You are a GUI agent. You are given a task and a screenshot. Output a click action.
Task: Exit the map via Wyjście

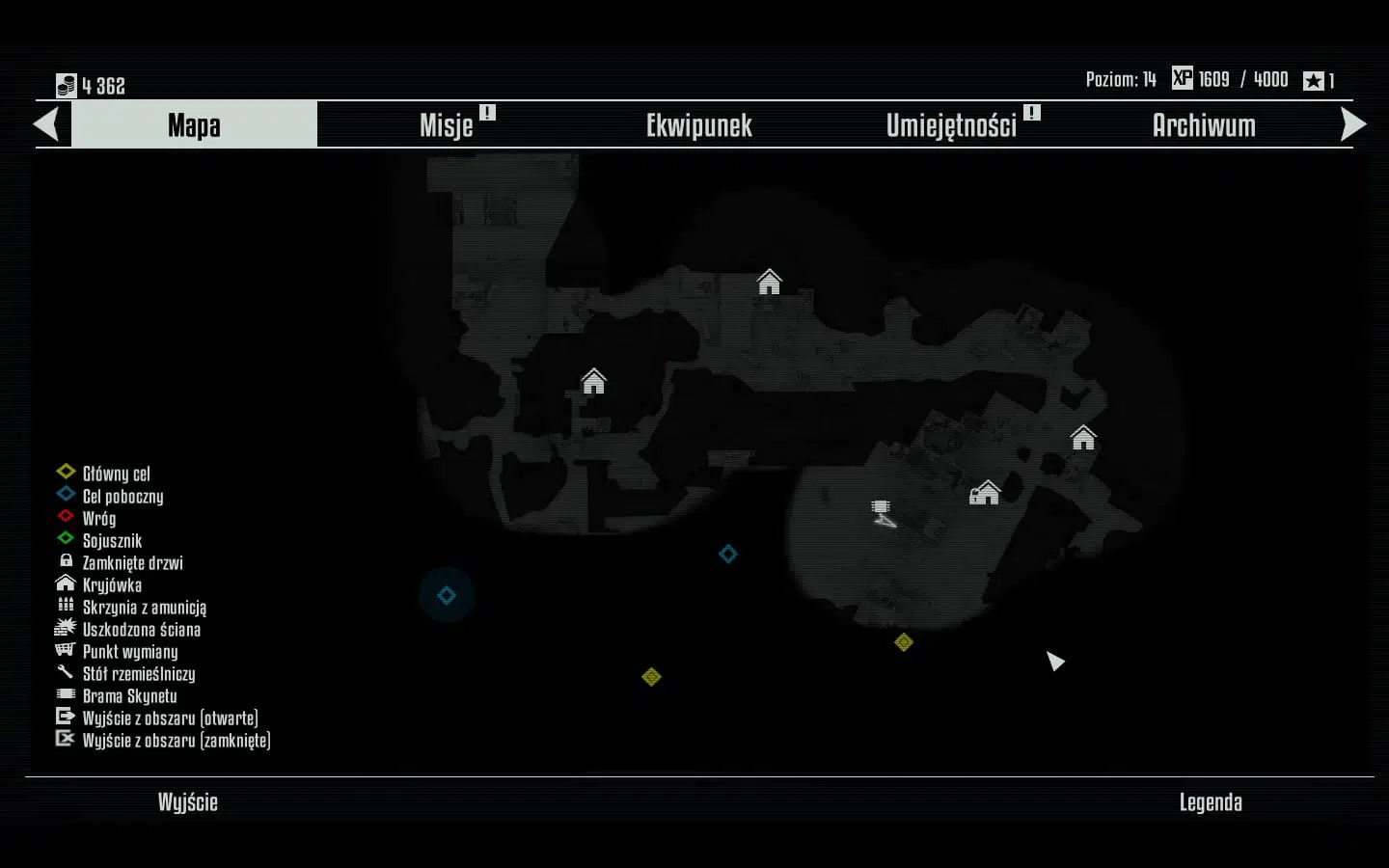click(x=188, y=802)
